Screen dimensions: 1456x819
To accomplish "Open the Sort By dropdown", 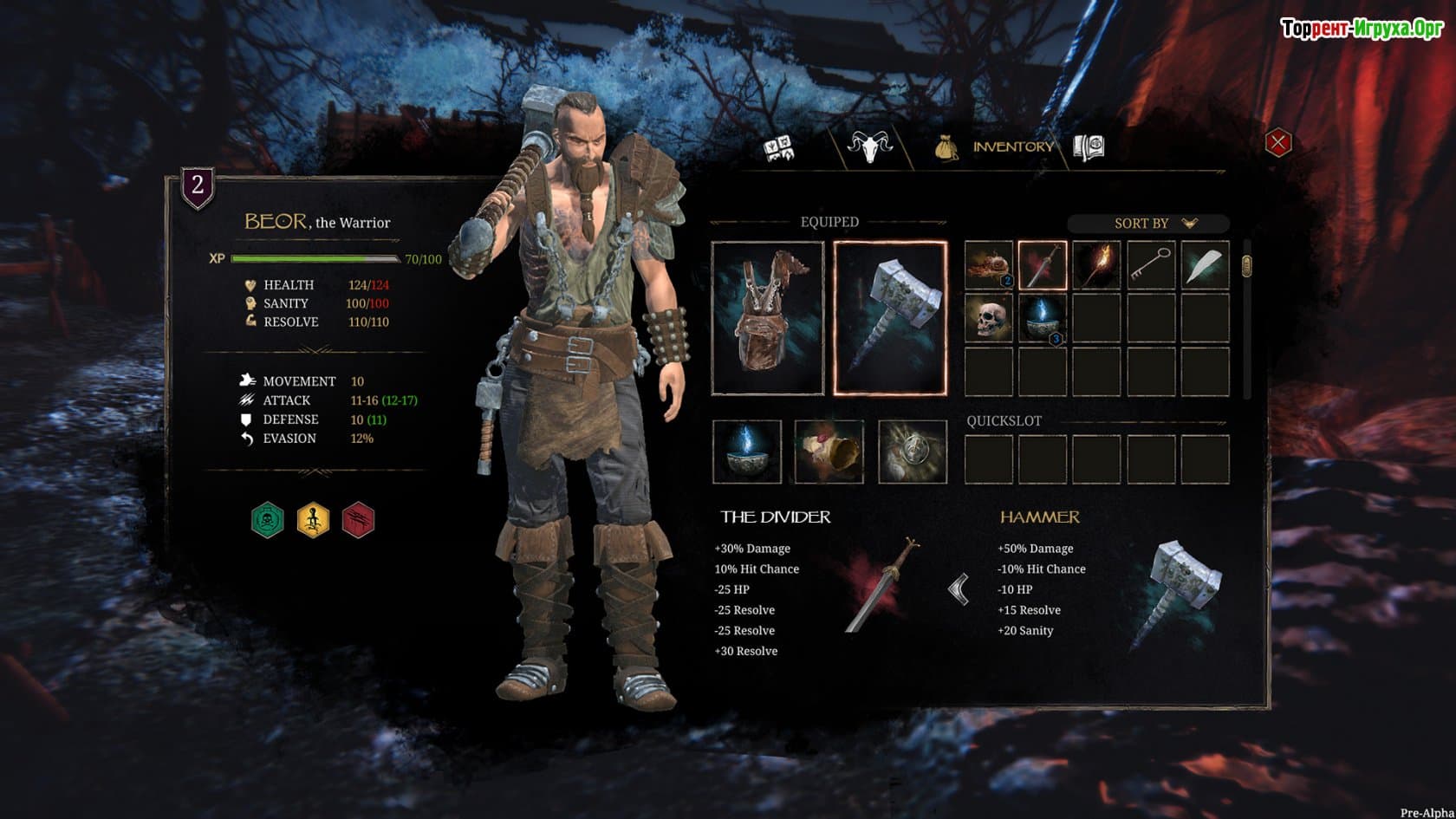I will [x=1148, y=224].
